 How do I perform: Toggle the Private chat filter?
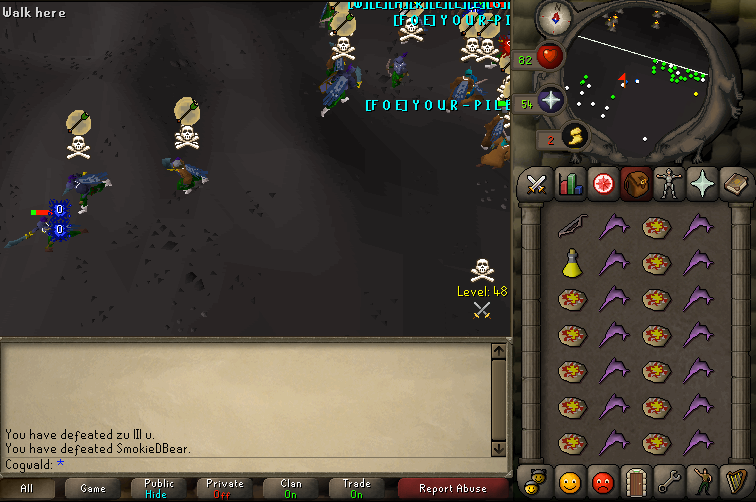[225, 489]
